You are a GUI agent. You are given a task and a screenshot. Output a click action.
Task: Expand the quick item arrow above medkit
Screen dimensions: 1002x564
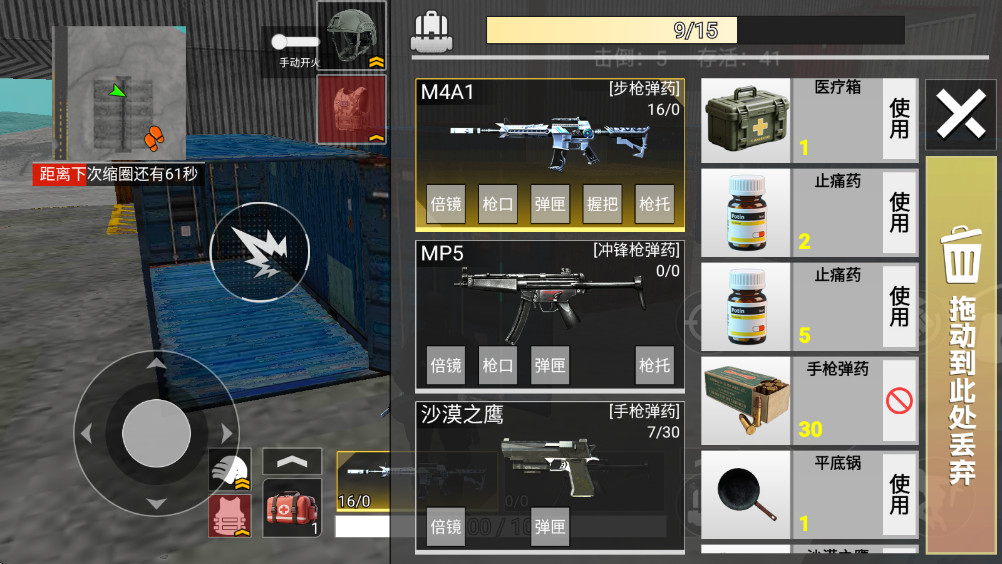click(292, 461)
